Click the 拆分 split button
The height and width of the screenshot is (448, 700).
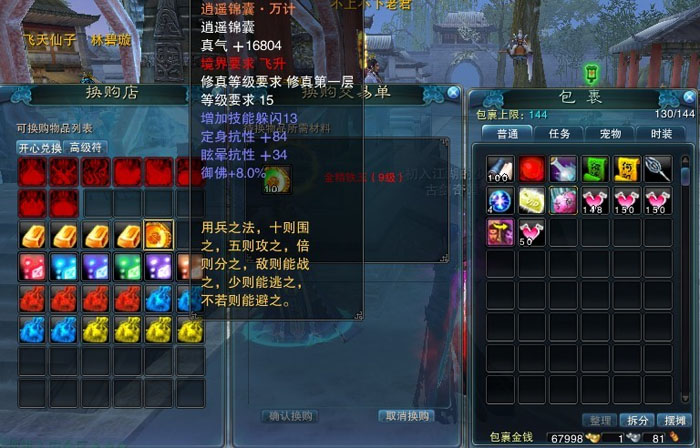[x=638, y=420]
